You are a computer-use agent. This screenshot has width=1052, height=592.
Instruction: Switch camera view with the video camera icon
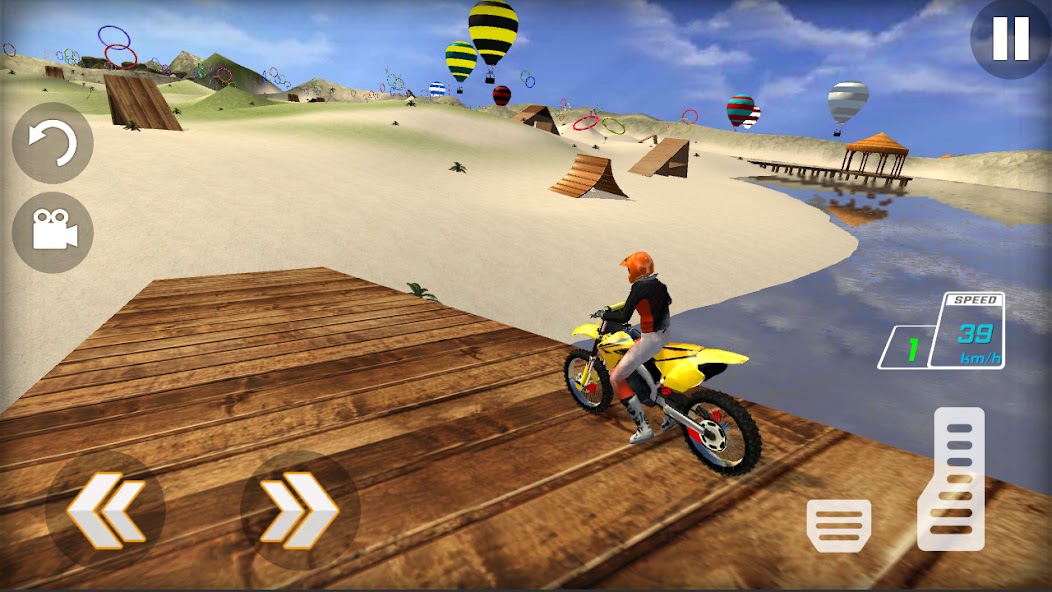click(x=53, y=232)
